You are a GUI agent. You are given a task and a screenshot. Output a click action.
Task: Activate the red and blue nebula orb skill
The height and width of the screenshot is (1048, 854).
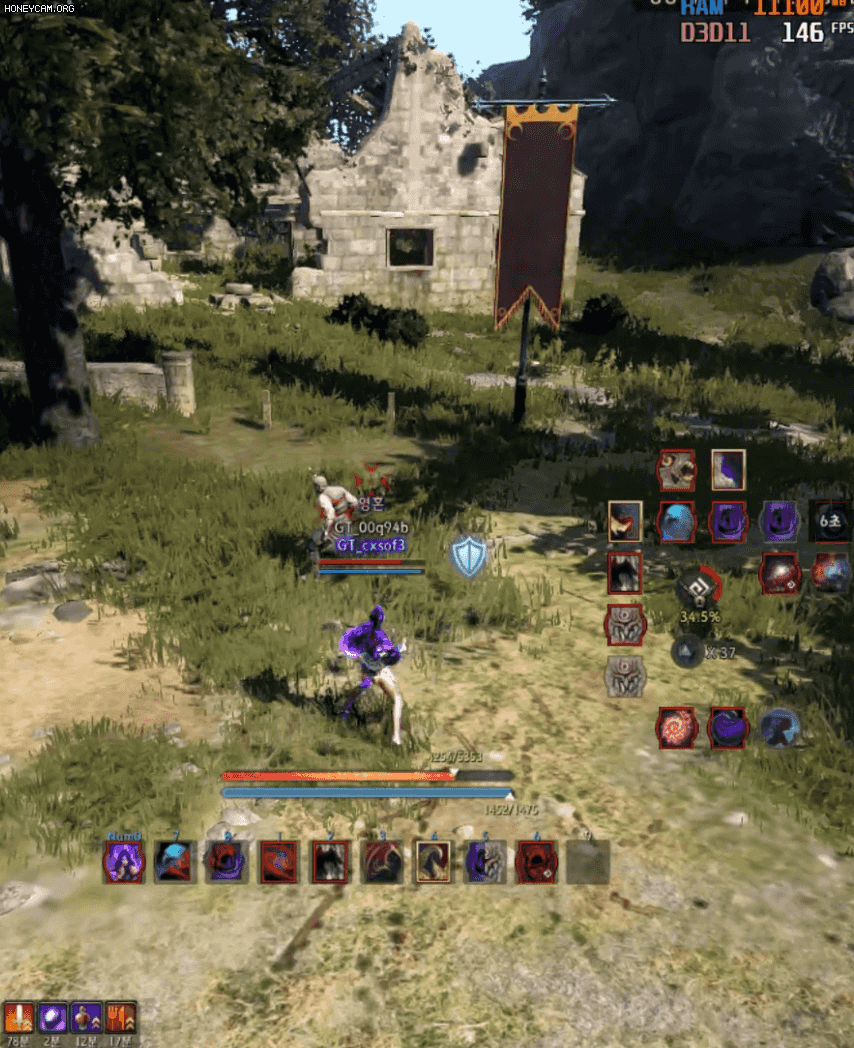(829, 573)
